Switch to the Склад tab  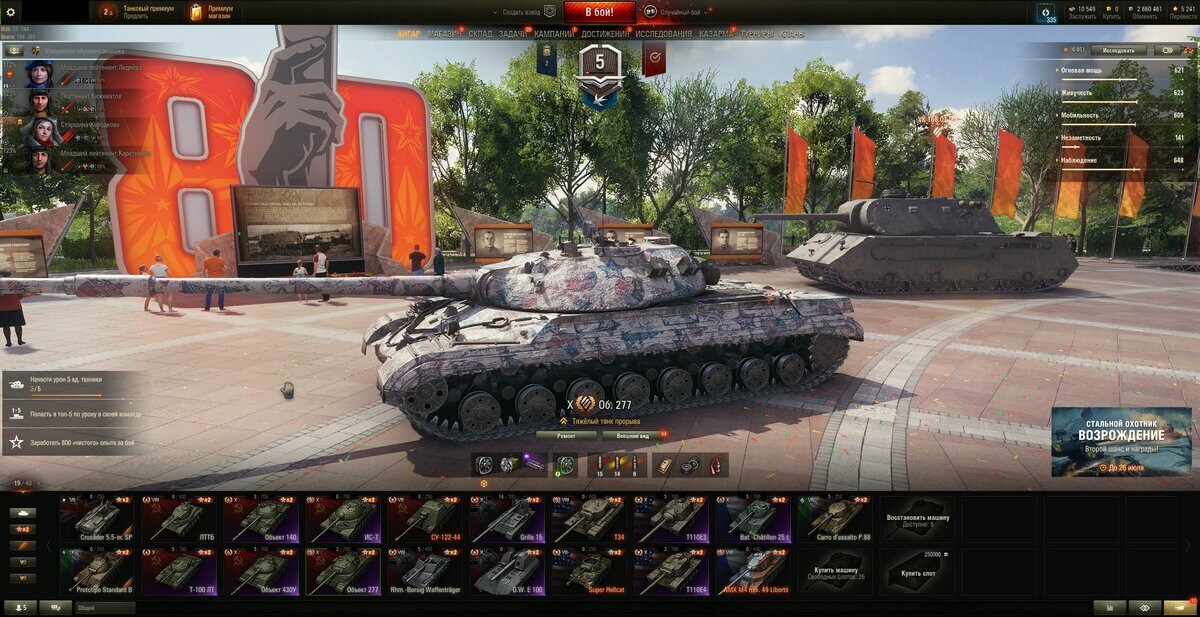click(x=480, y=34)
